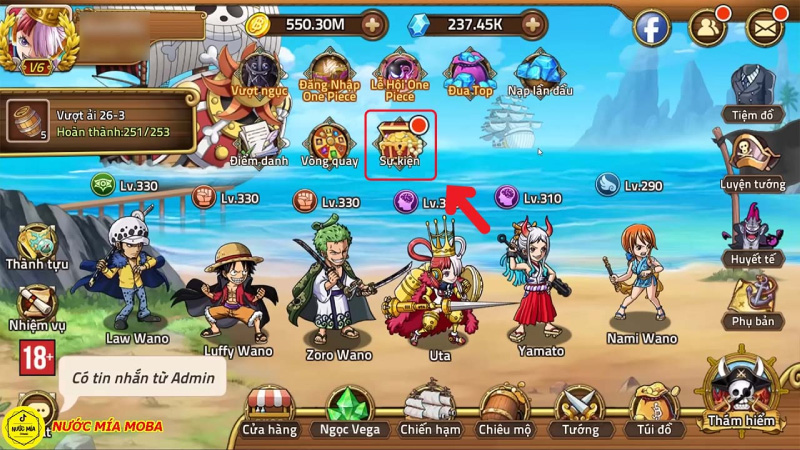Open Túi đồ bag
This screenshot has width=800, height=450.
coord(654,408)
